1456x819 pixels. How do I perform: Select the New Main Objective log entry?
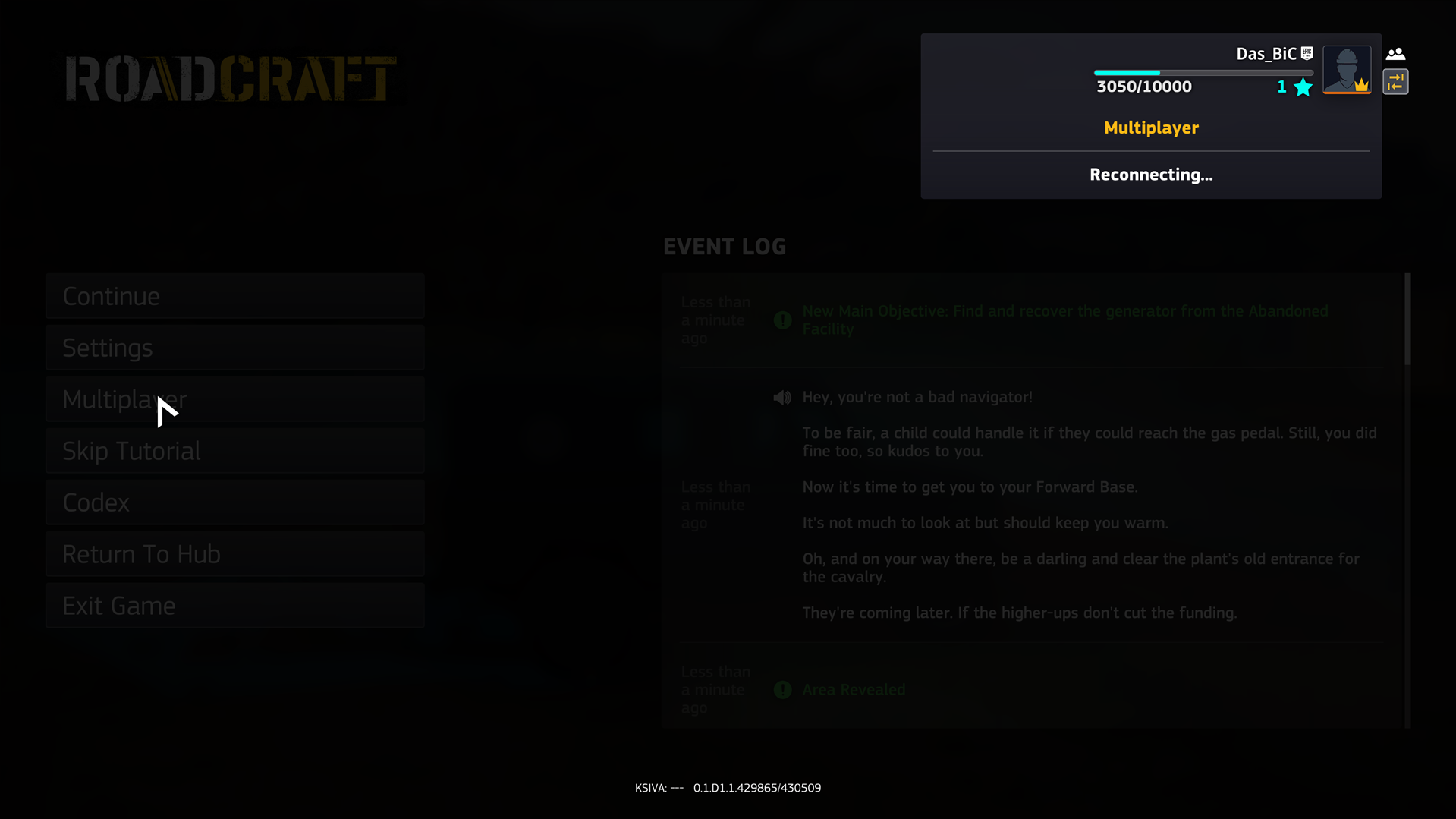[x=1065, y=320]
